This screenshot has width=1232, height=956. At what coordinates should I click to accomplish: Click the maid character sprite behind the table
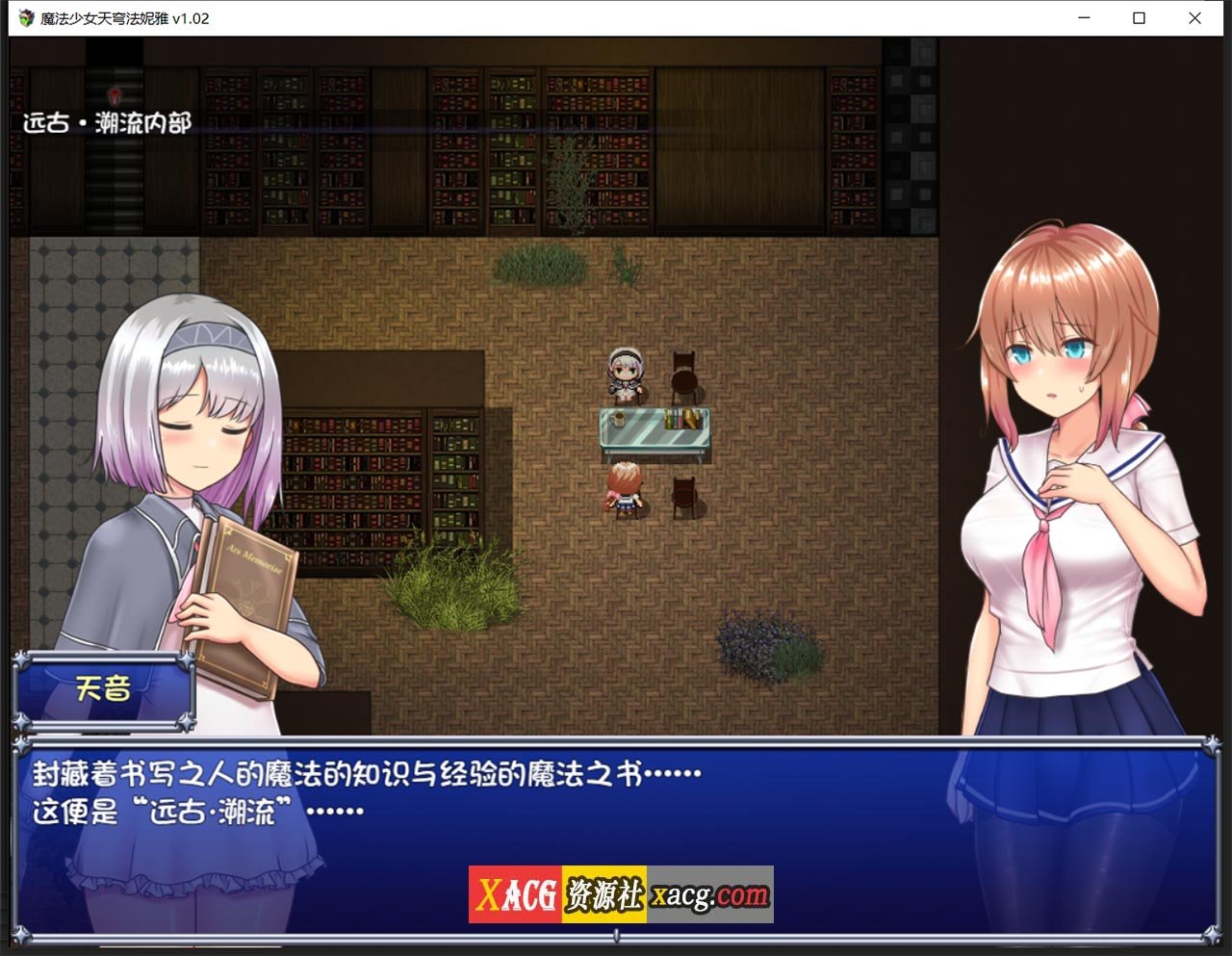coord(627,374)
